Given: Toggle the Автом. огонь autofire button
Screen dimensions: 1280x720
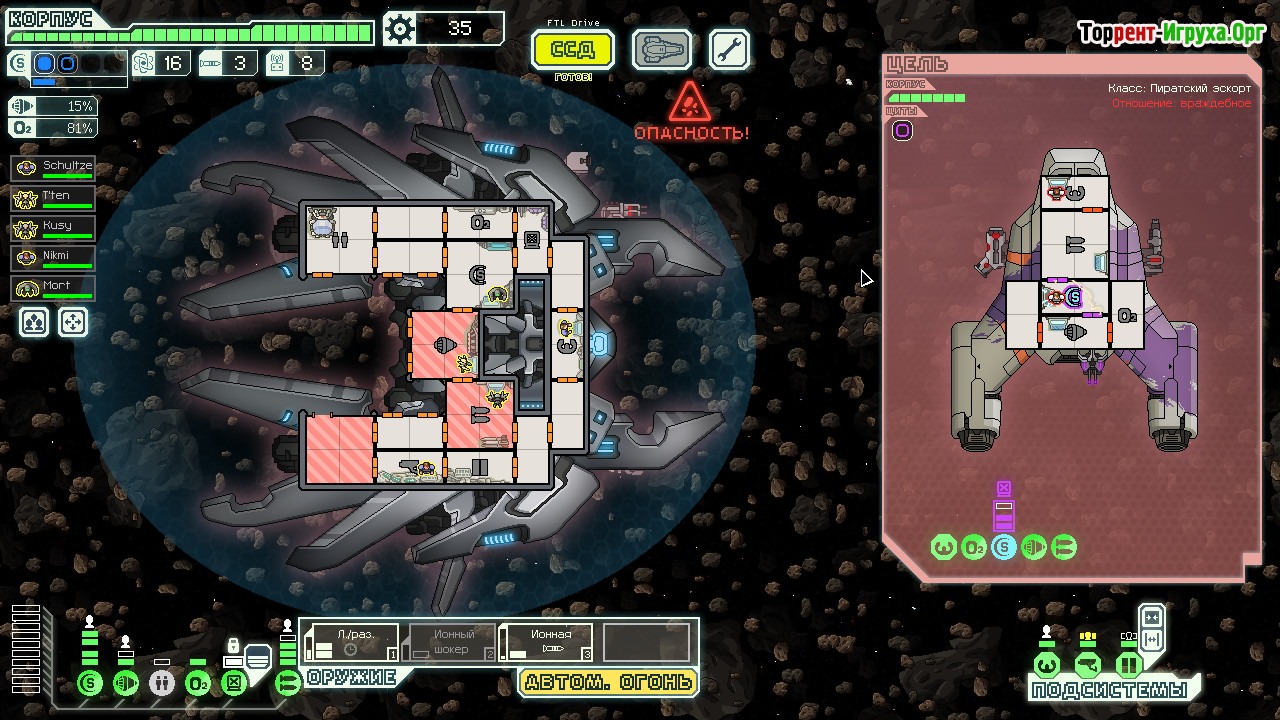Looking at the screenshot, I should point(608,683).
